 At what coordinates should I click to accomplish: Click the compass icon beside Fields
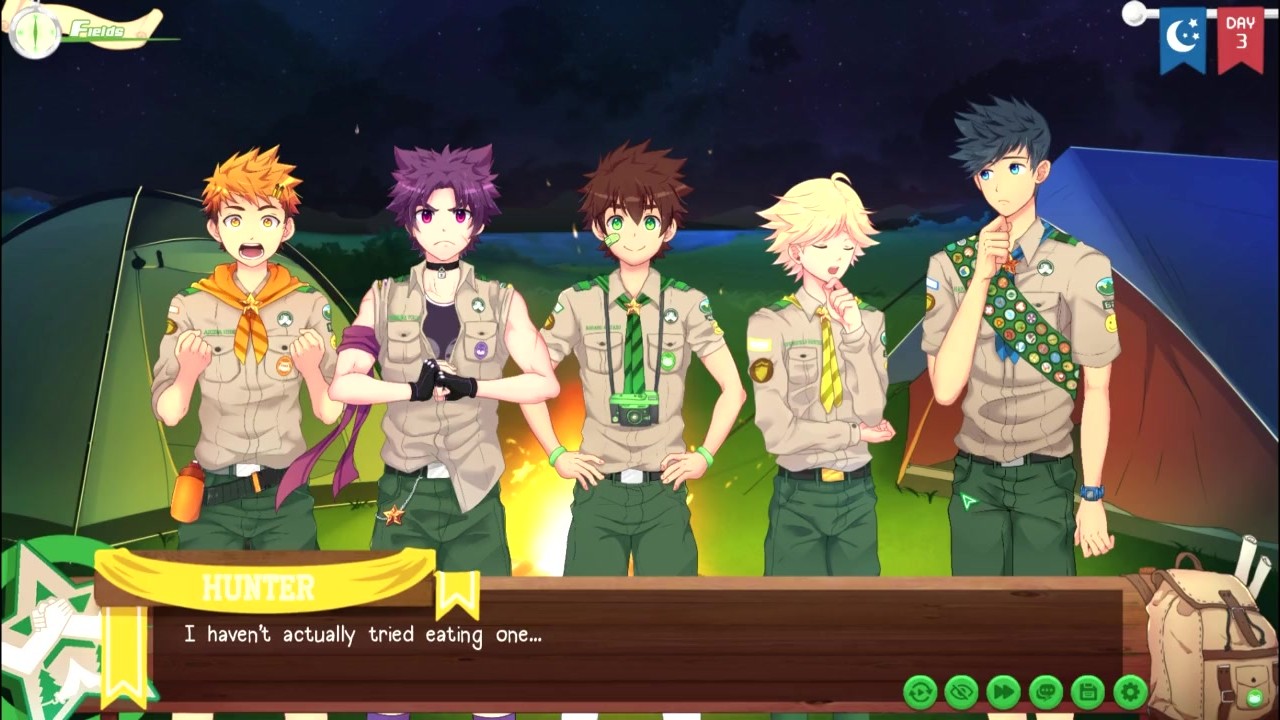click(x=36, y=30)
